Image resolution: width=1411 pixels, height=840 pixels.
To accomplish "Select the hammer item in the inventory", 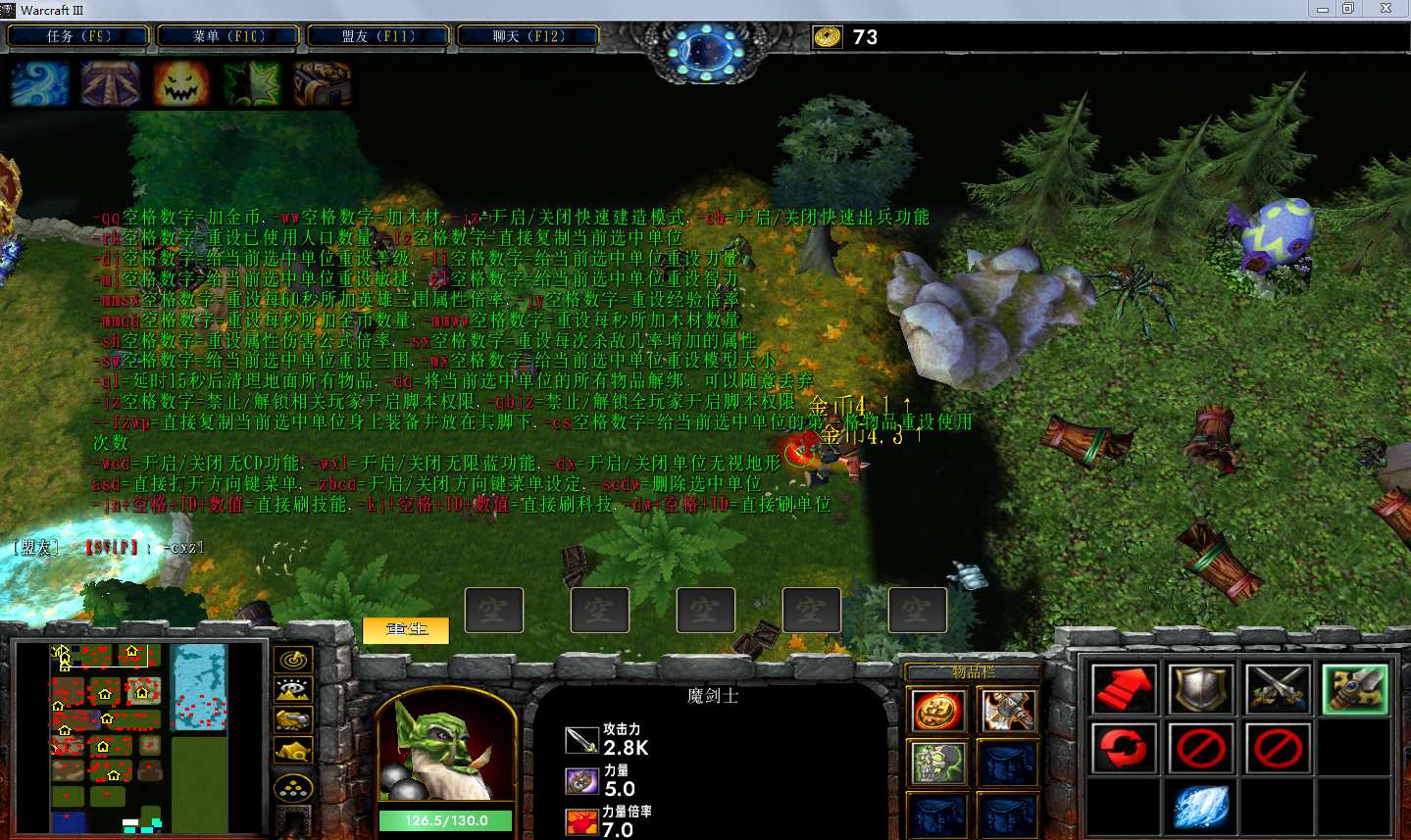I will coord(1007,712).
